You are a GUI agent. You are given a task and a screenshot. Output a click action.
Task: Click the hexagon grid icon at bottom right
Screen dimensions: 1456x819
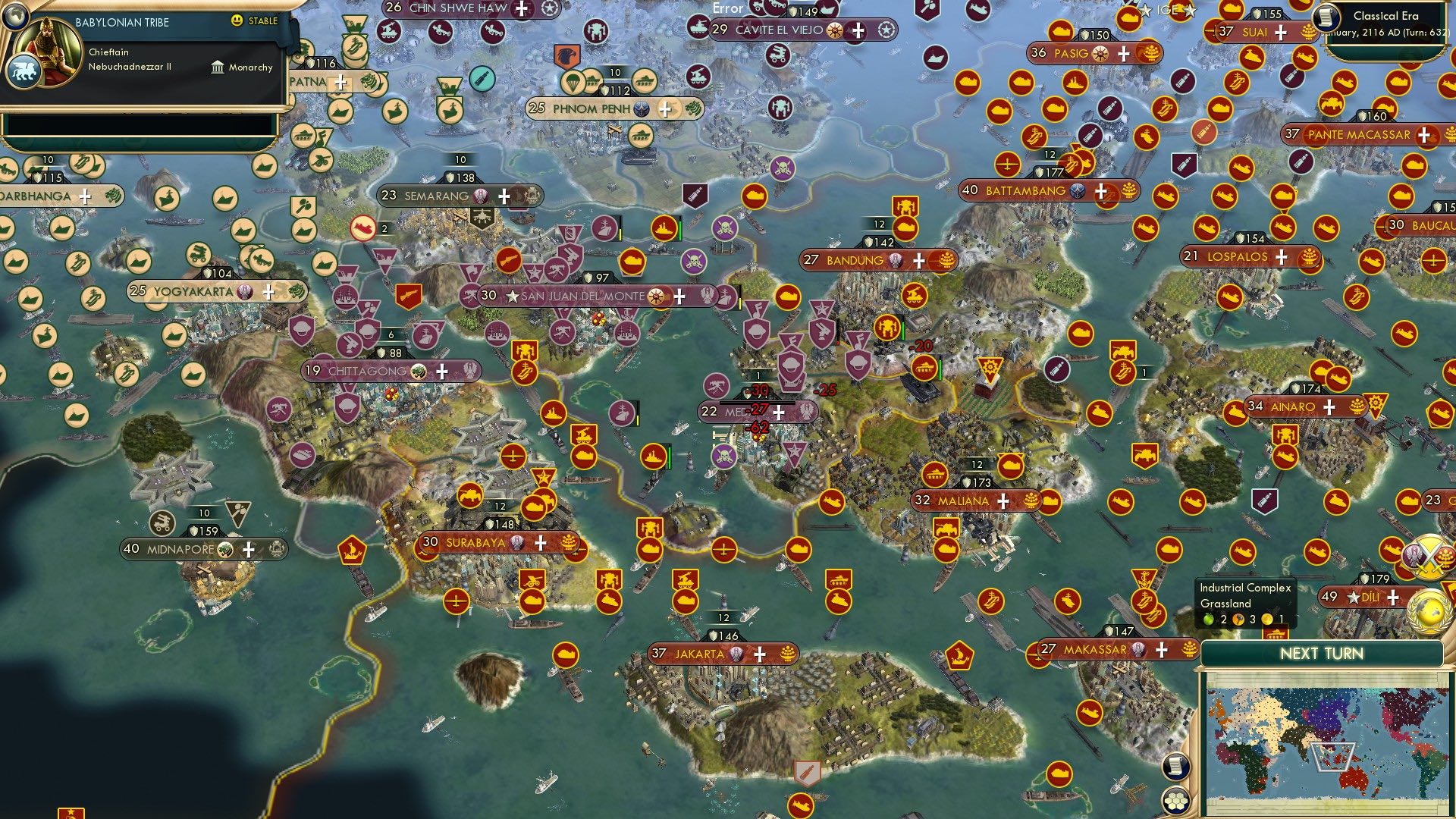tap(1174, 801)
